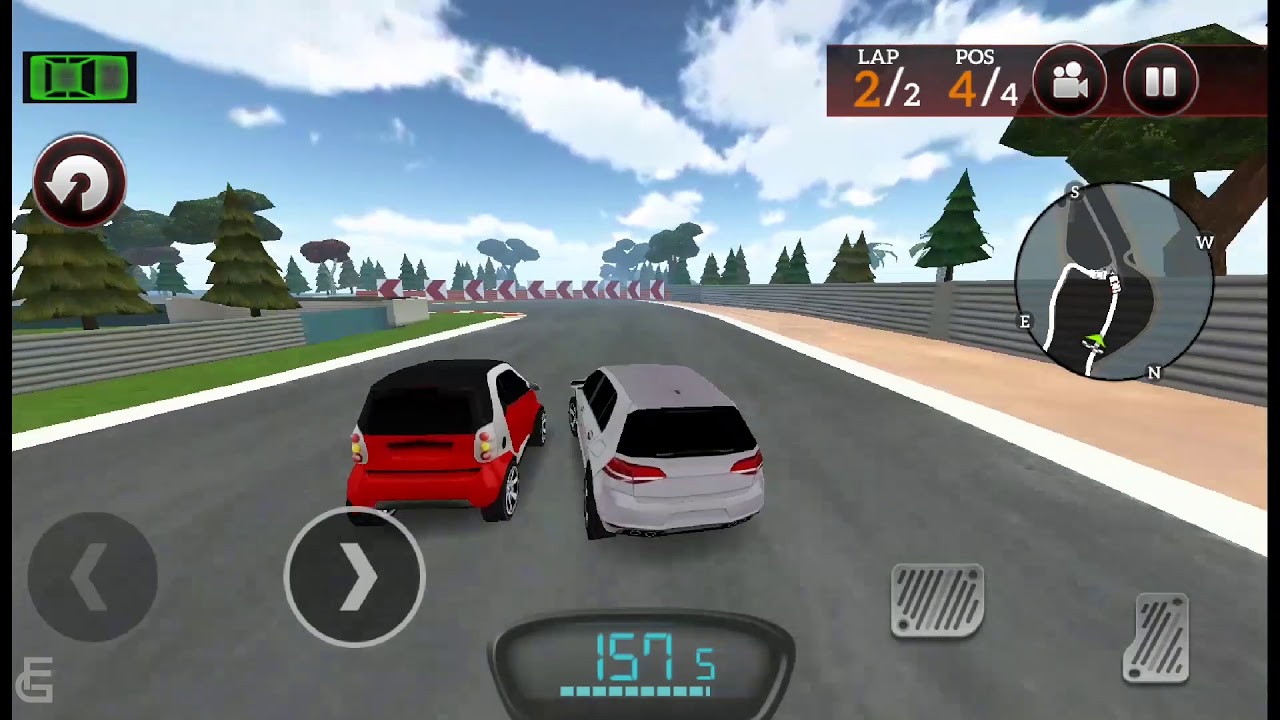The image size is (1280, 720).
Task: Hit the brake pedal
Action: [937, 600]
